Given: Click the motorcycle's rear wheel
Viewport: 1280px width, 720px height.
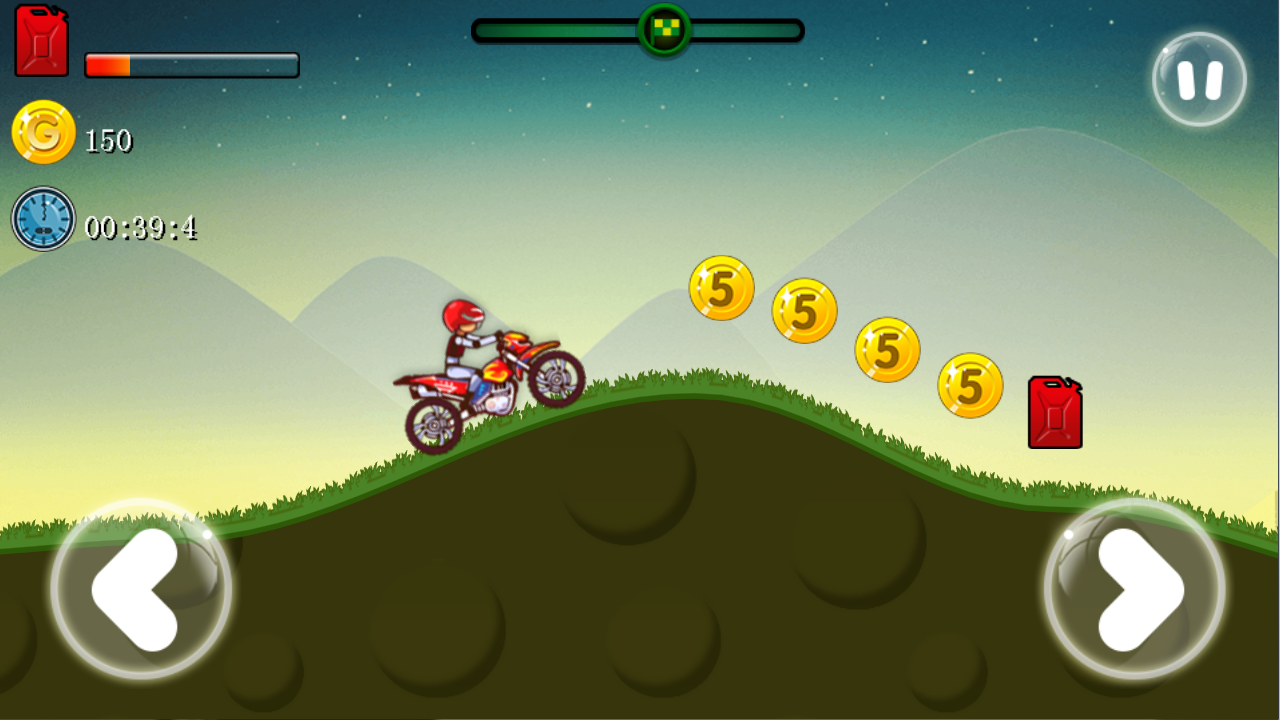Looking at the screenshot, I should [x=434, y=424].
